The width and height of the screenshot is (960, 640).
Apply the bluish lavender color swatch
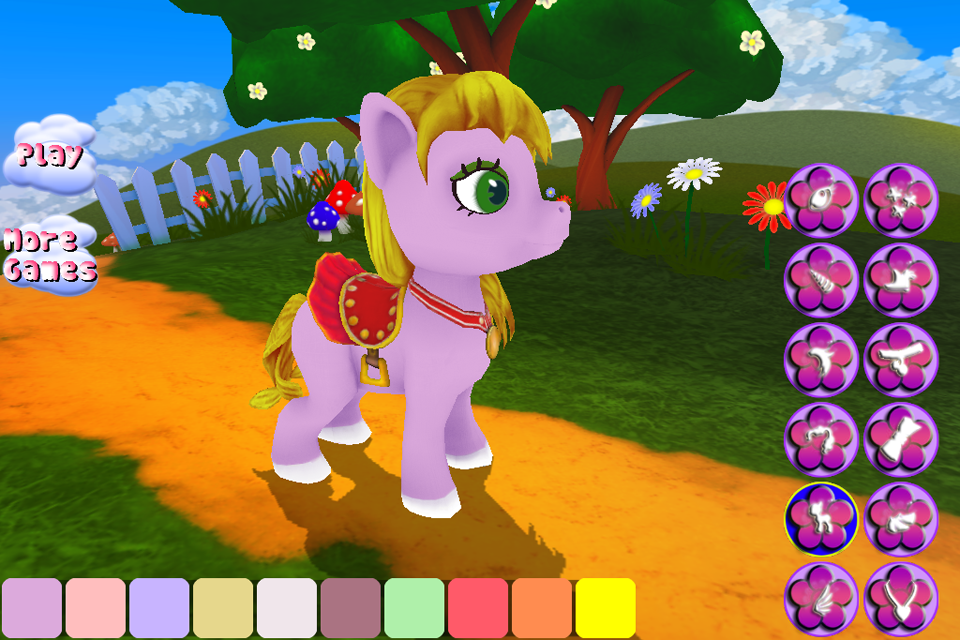(x=160, y=608)
